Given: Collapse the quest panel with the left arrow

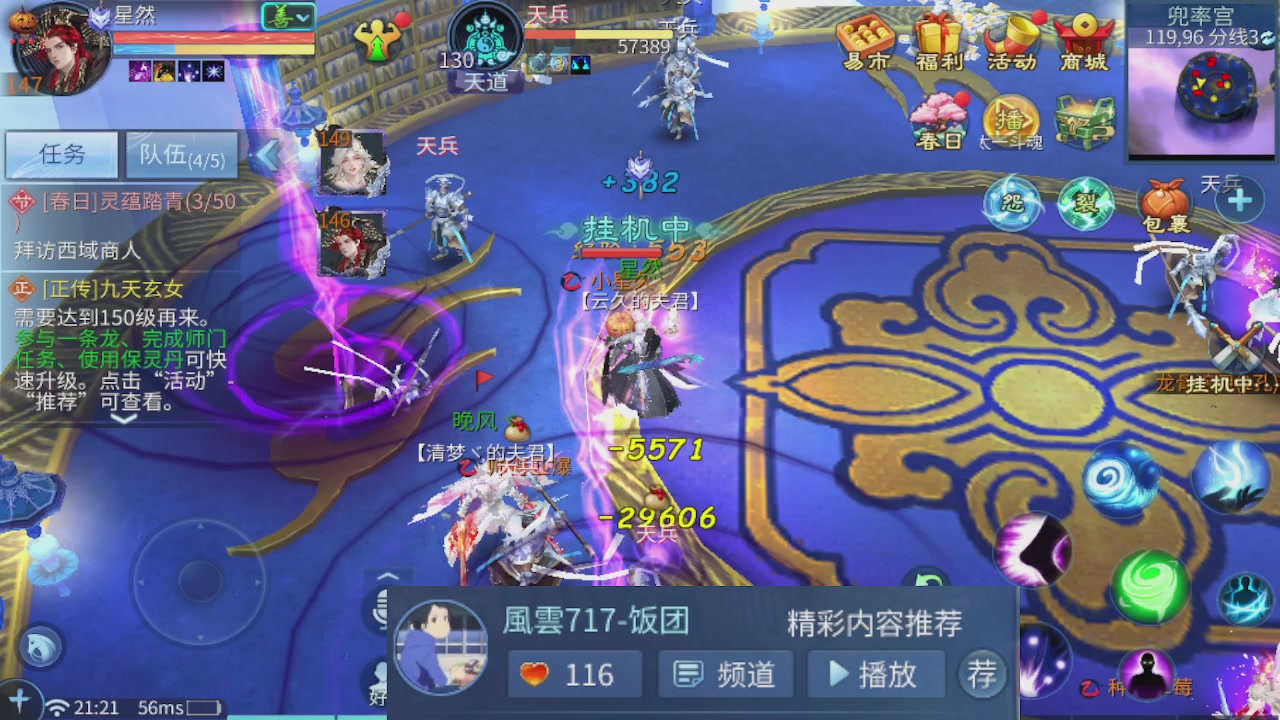Looking at the screenshot, I should pyautogui.click(x=270, y=152).
